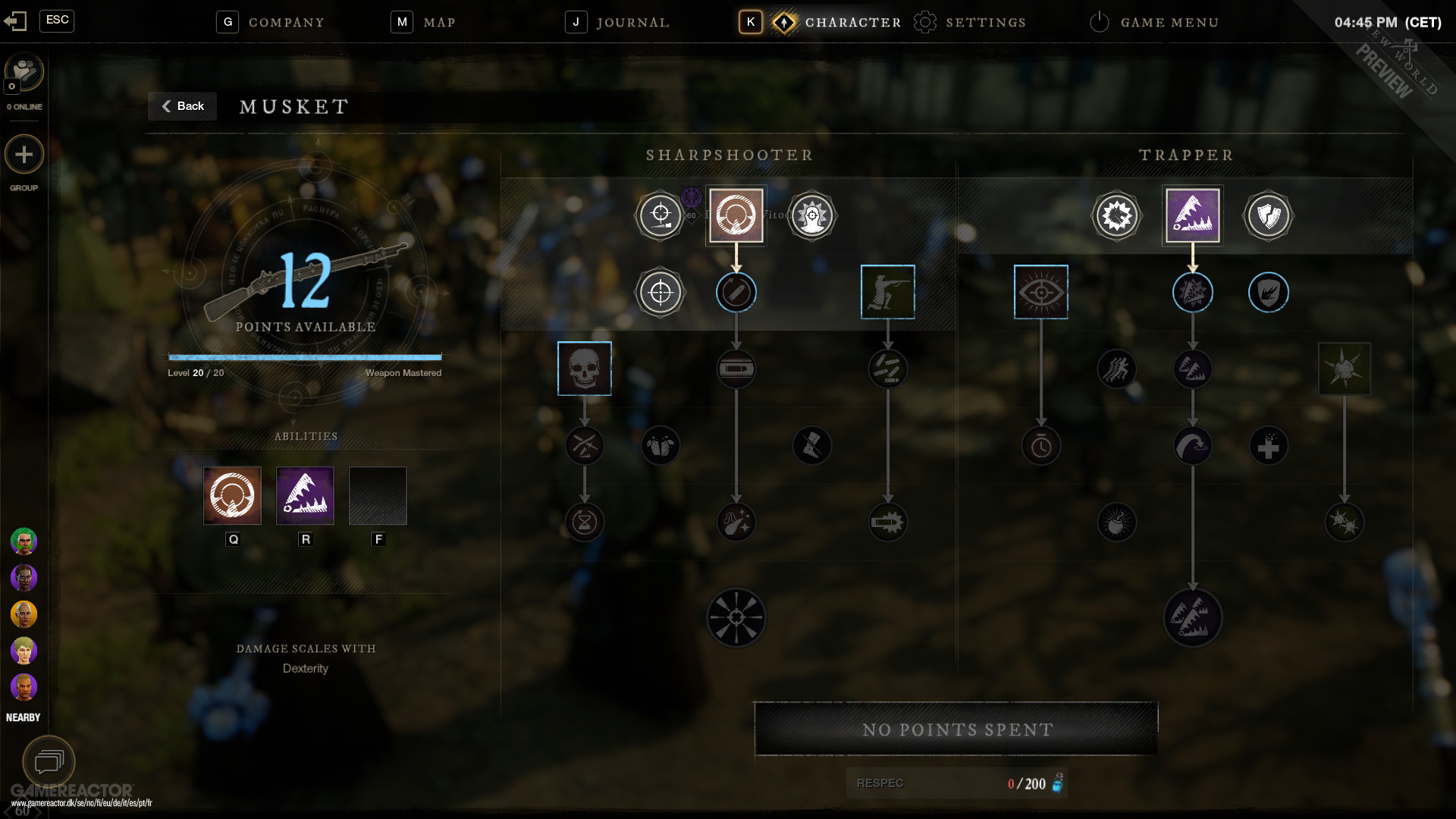Choose the kneeling shooter skill node

point(888,292)
